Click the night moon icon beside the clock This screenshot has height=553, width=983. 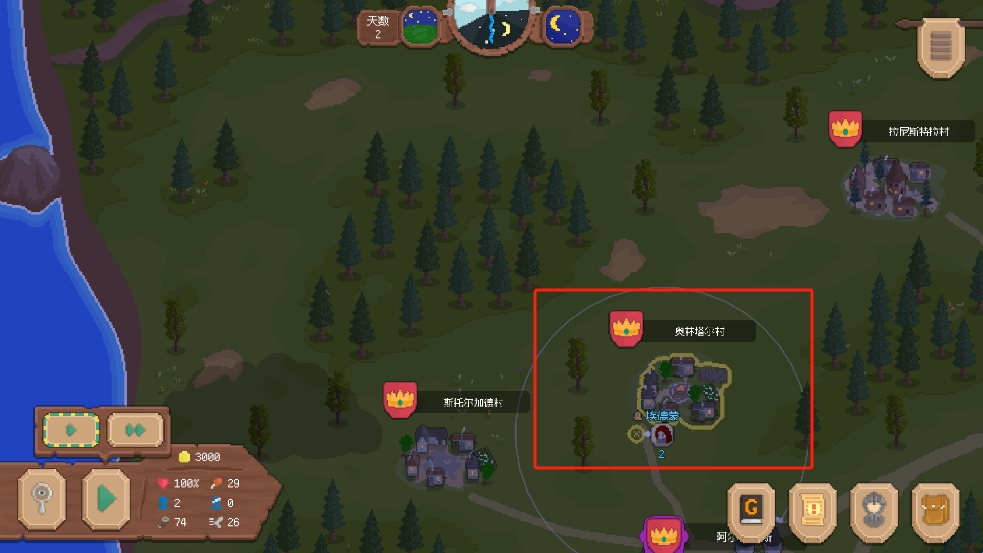(563, 27)
